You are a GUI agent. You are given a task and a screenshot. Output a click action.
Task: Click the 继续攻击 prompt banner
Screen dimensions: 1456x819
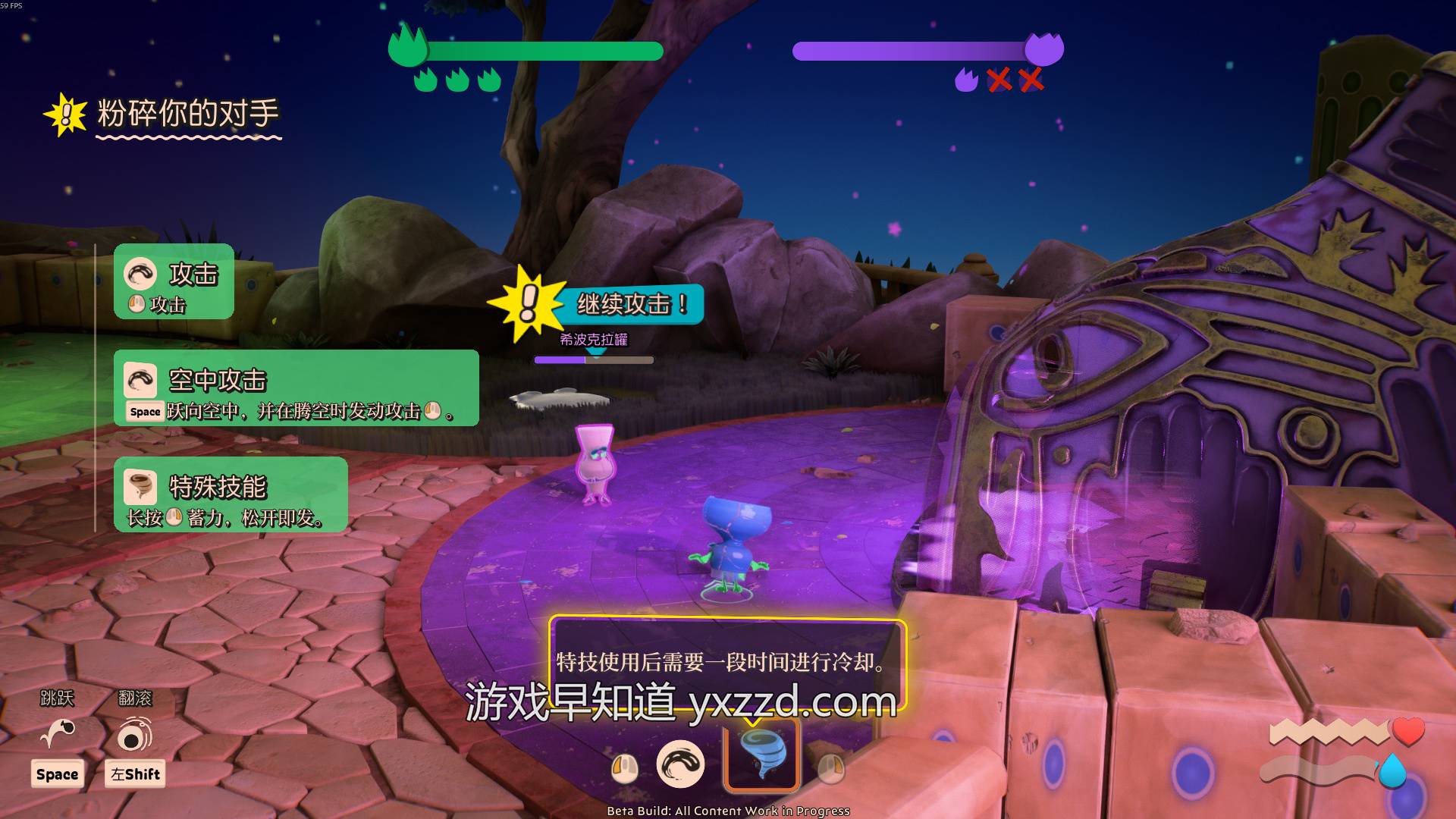pyautogui.click(x=629, y=304)
